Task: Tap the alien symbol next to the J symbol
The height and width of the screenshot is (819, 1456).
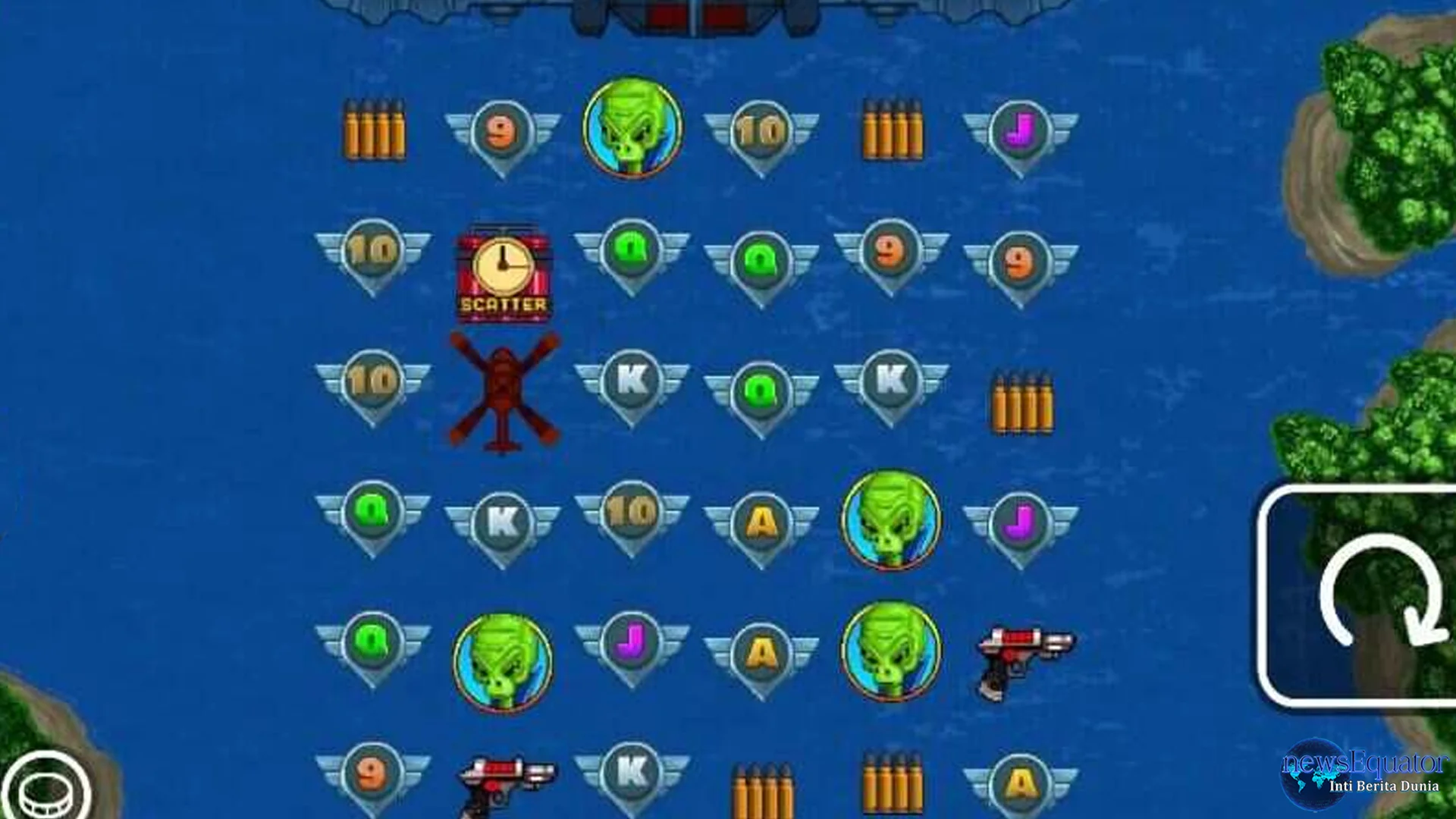Action: pos(891,519)
